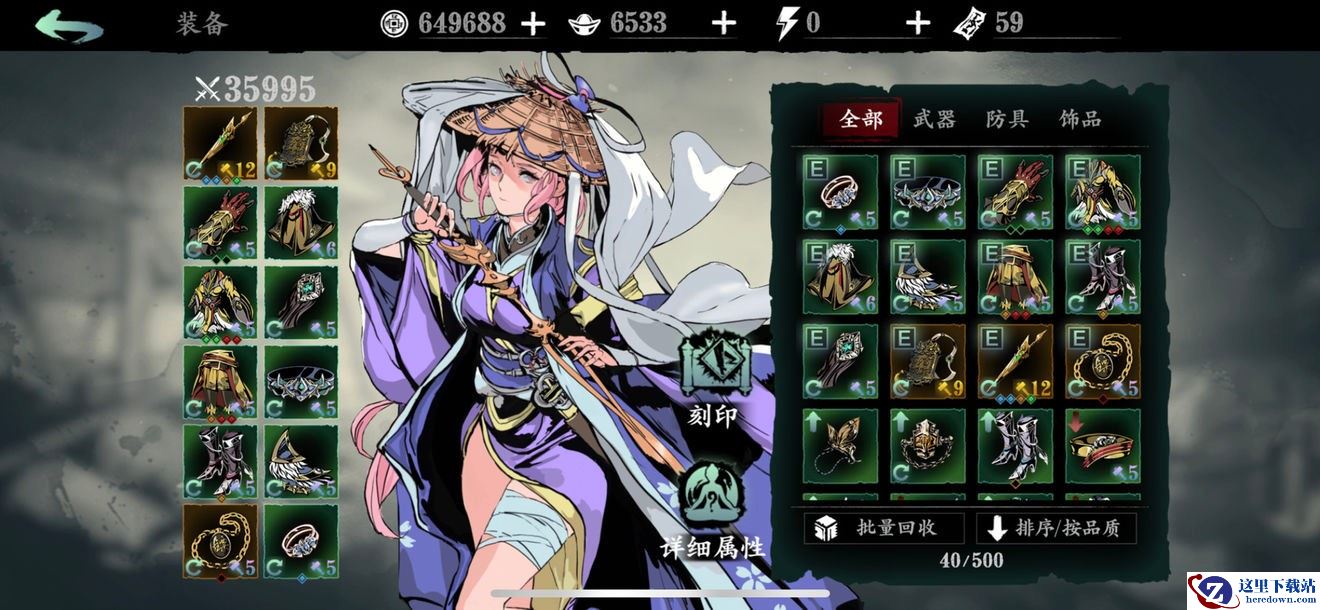Switch to the 武器 tab
Screen dimensions: 1320x610
[x=934, y=120]
